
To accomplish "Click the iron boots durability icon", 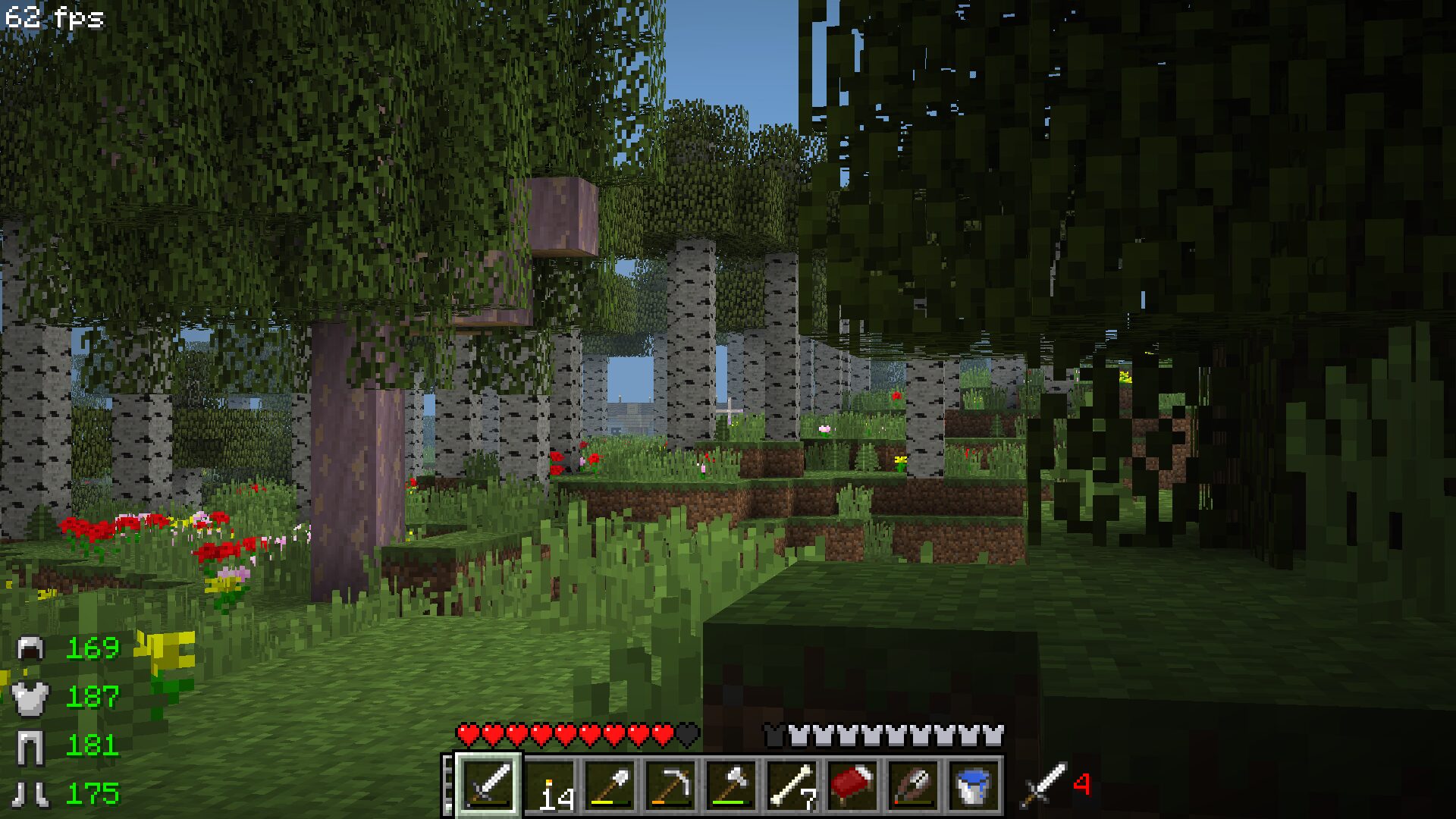I will [31, 794].
